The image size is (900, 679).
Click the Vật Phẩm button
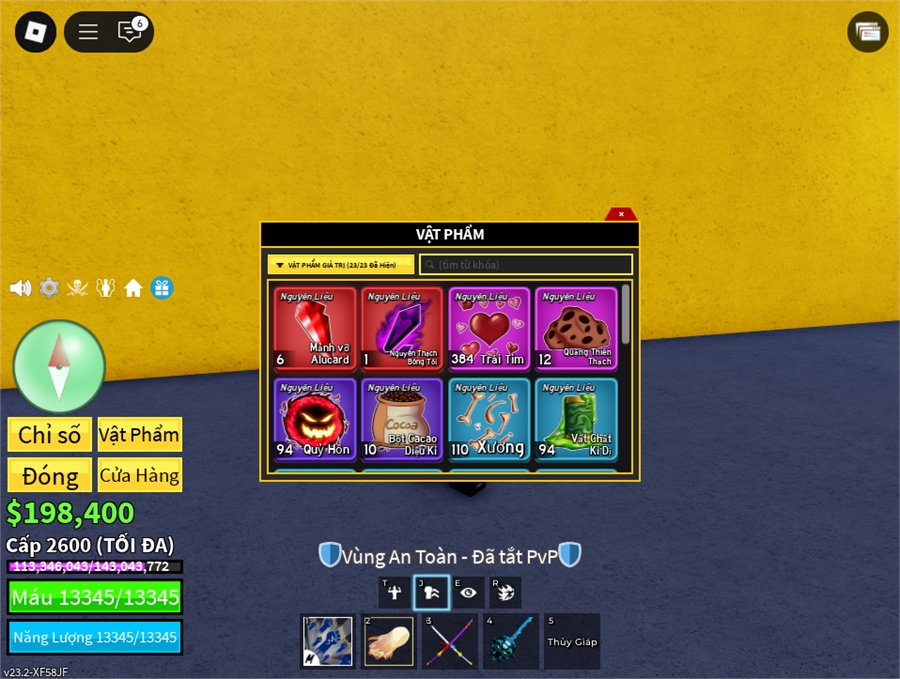tap(139, 435)
